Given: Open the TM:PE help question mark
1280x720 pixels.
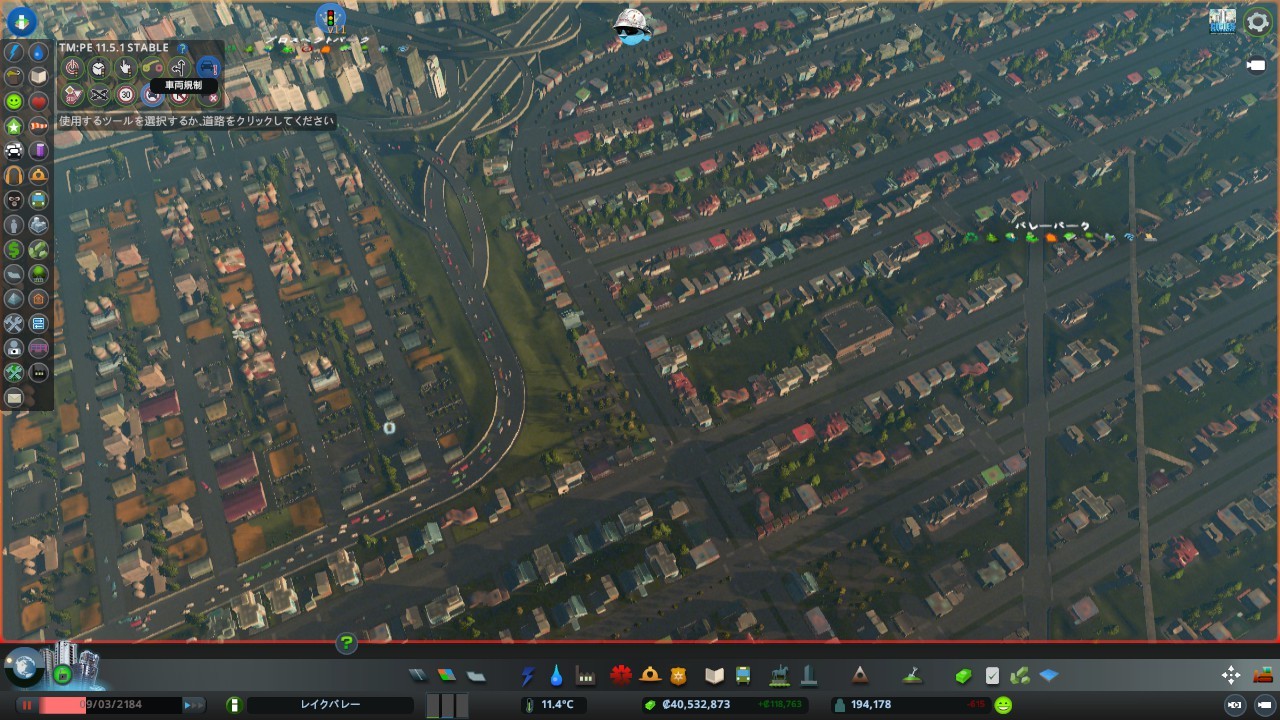Looking at the screenshot, I should [182, 48].
